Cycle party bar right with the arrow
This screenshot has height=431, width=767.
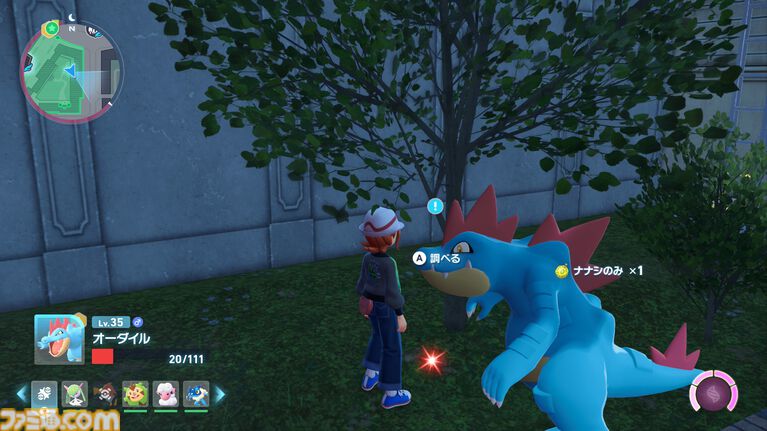(x=220, y=394)
